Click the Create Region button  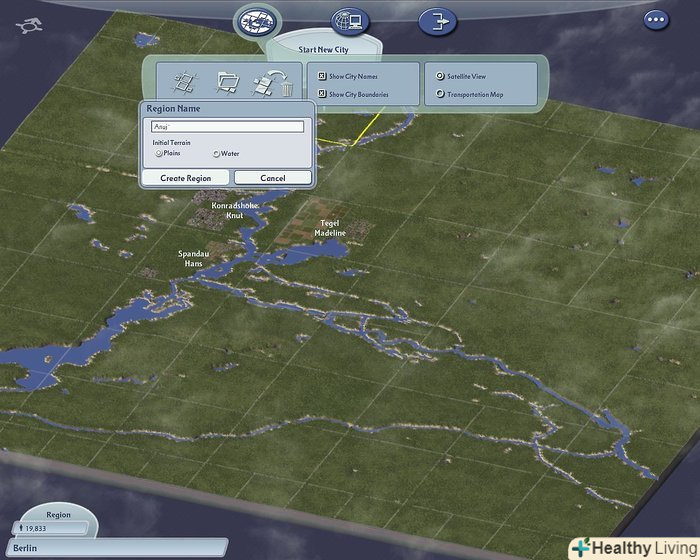point(185,178)
